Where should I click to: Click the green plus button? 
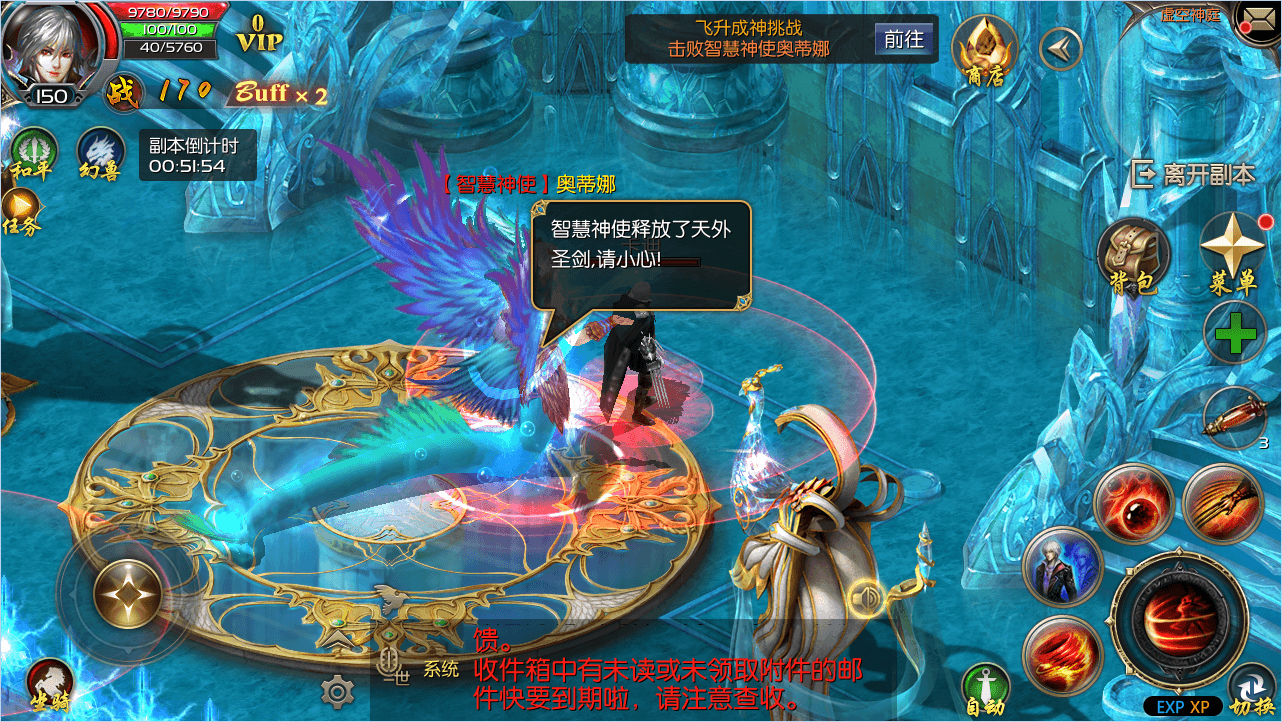pos(1235,332)
